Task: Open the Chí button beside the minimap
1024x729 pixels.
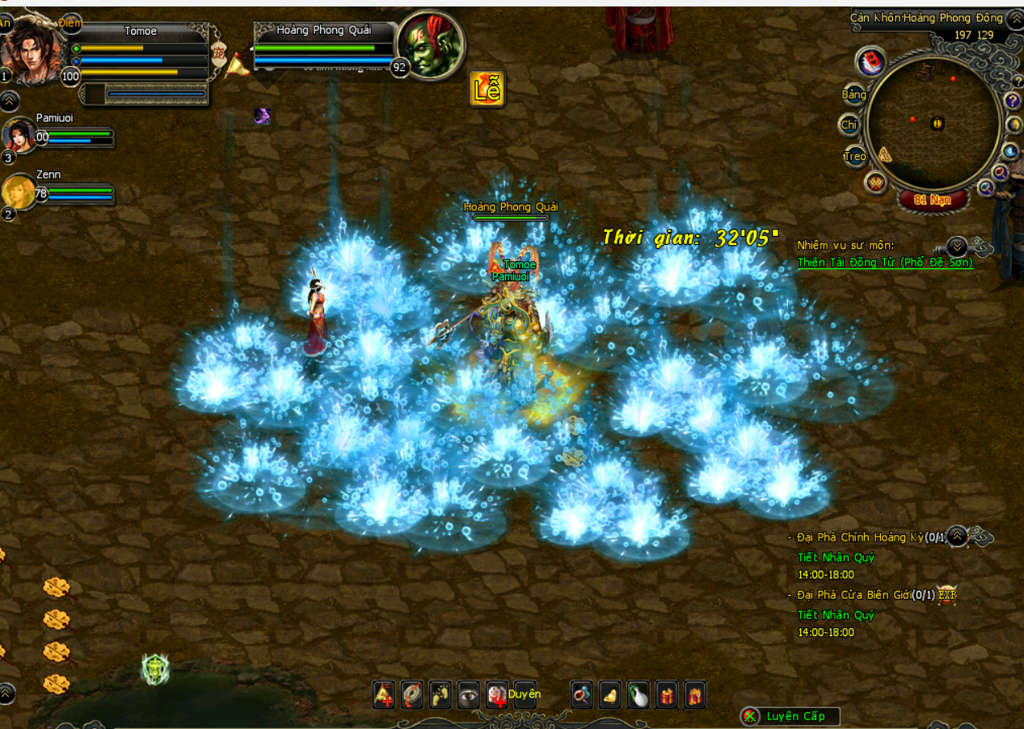Action: [x=849, y=125]
